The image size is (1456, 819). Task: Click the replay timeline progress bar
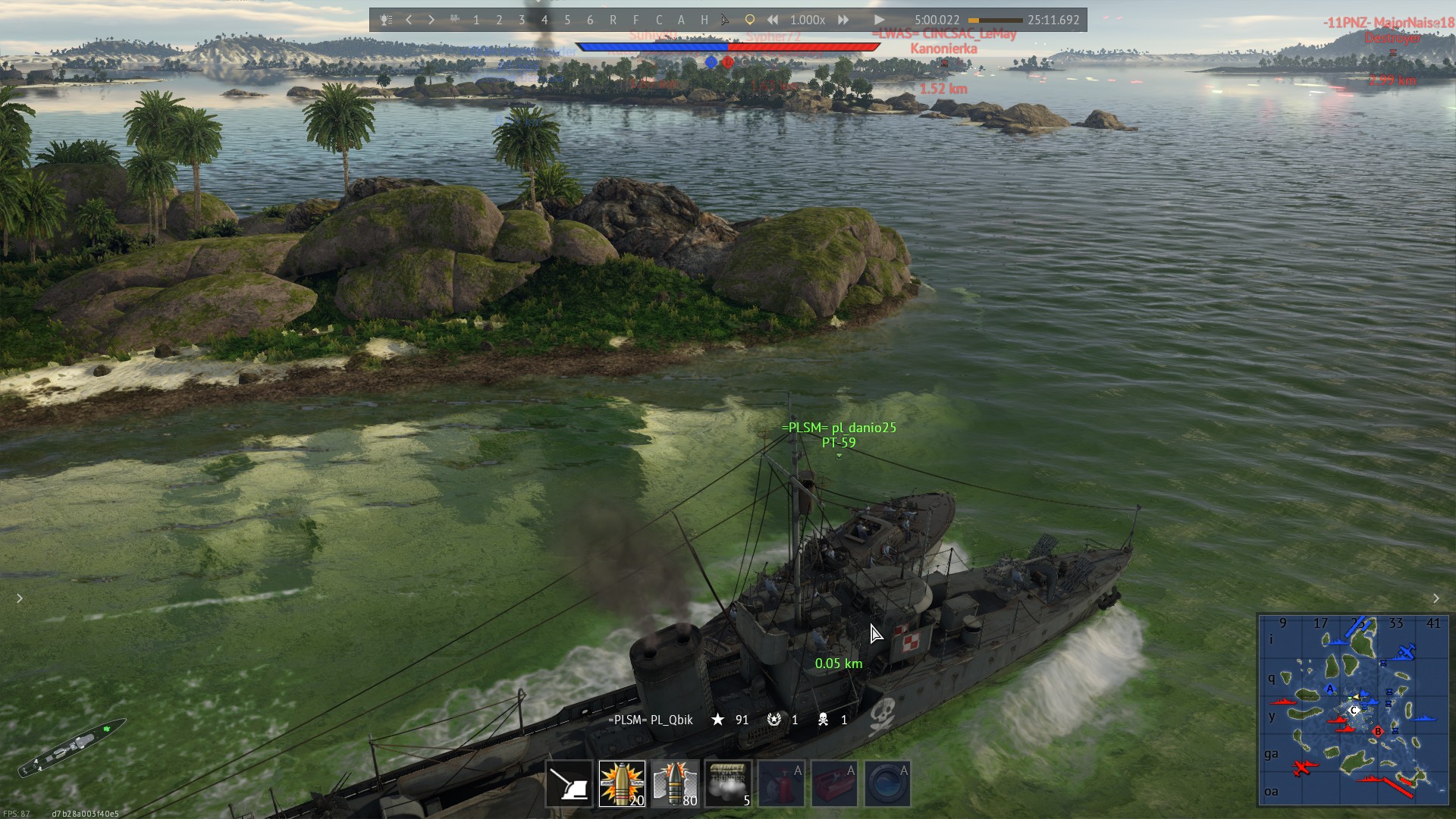(995, 20)
